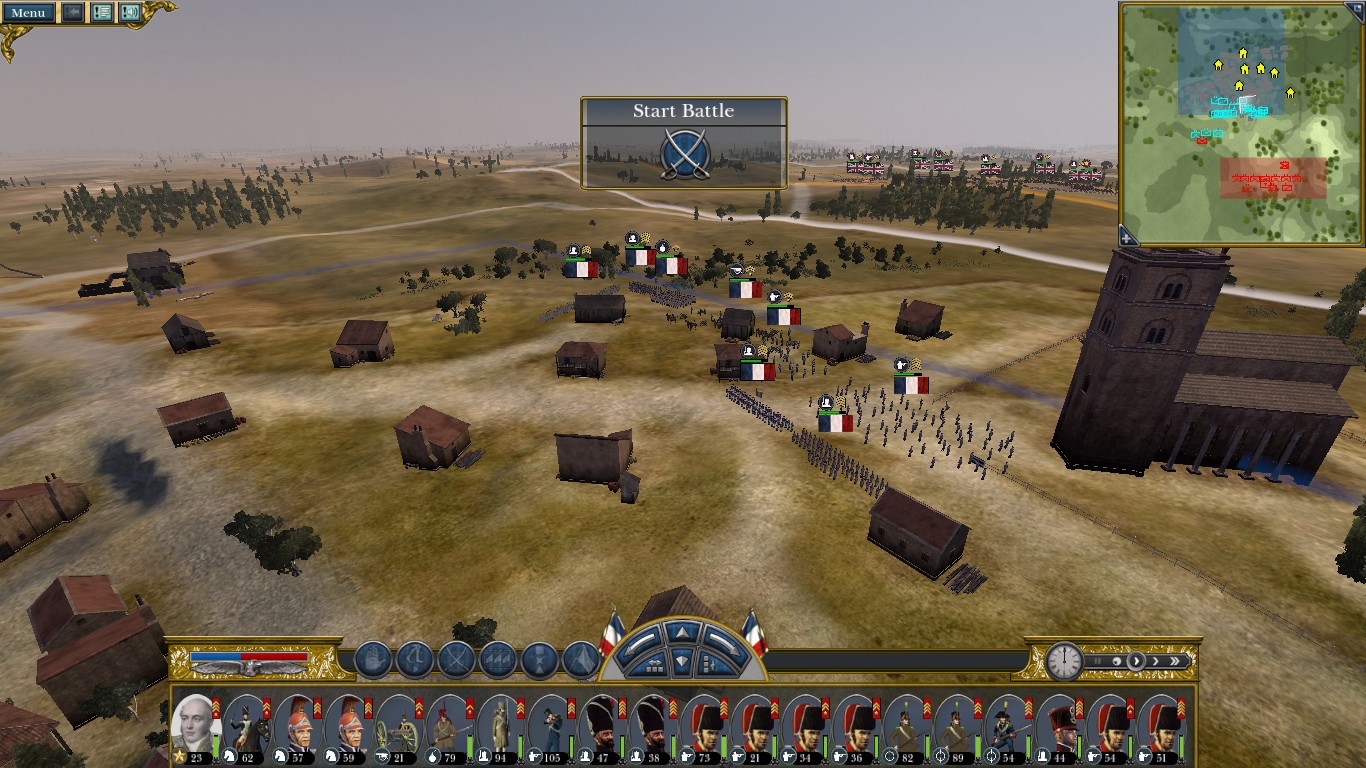Toggle the speaker audio alerts button
Screen dimensions: 1366x768
click(x=130, y=13)
